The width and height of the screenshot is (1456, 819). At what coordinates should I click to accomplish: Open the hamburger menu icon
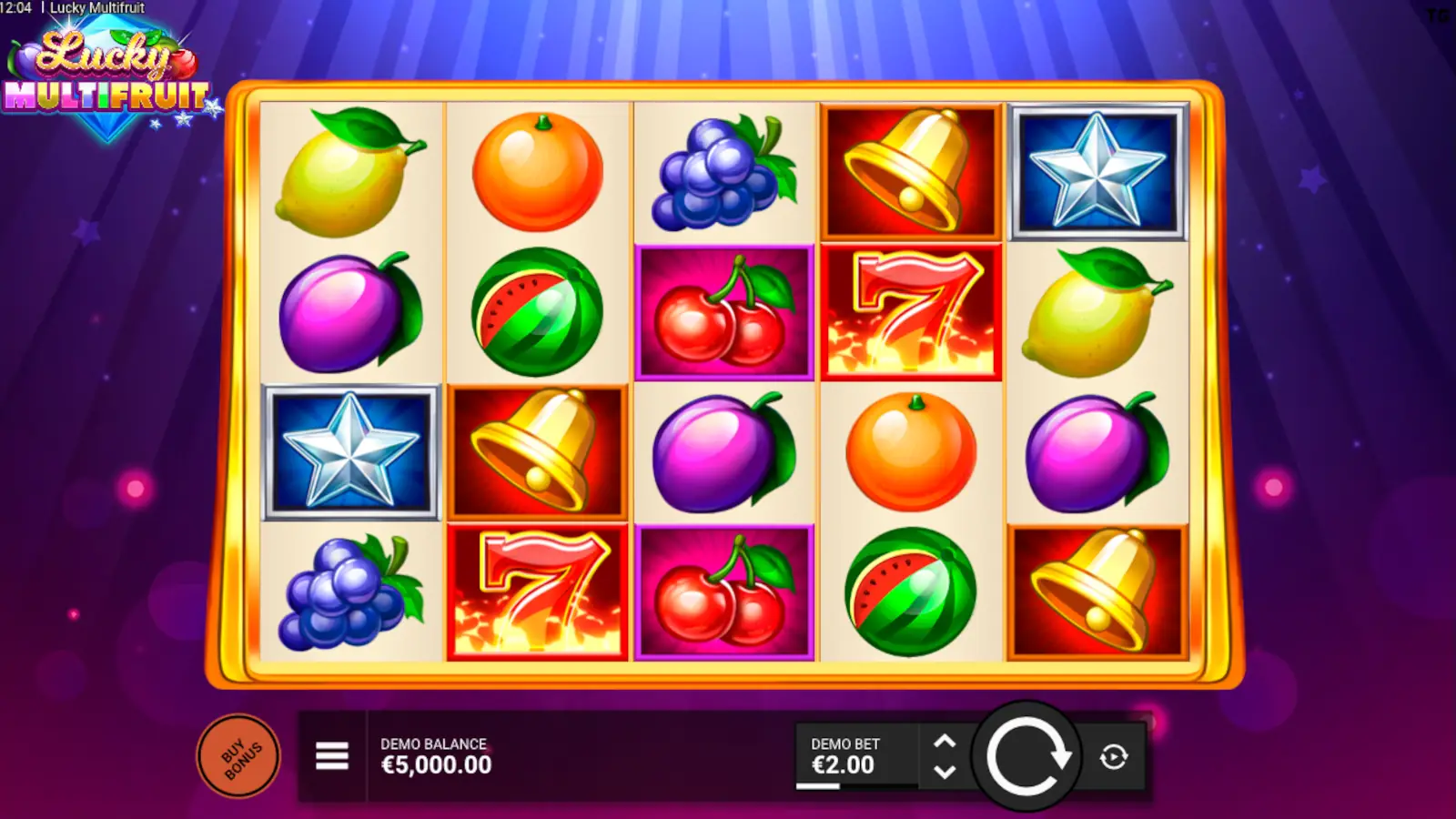pyautogui.click(x=331, y=755)
